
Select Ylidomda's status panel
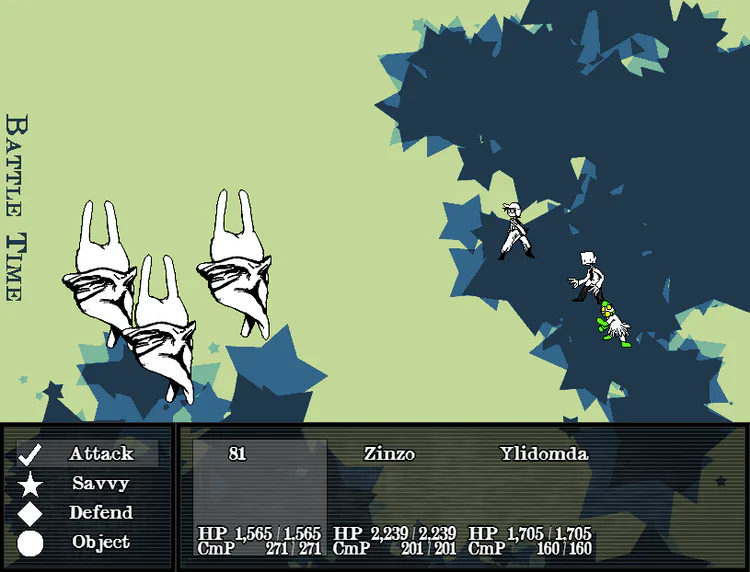(x=531, y=497)
